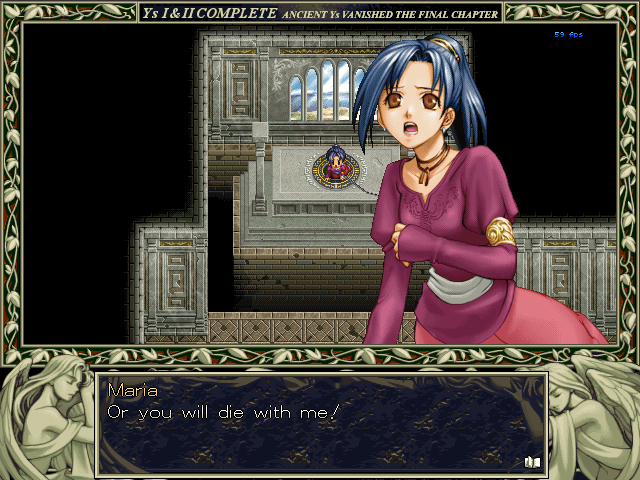The width and height of the screenshot is (640, 480).
Task: Click the open book continue icon
Action: click(531, 461)
